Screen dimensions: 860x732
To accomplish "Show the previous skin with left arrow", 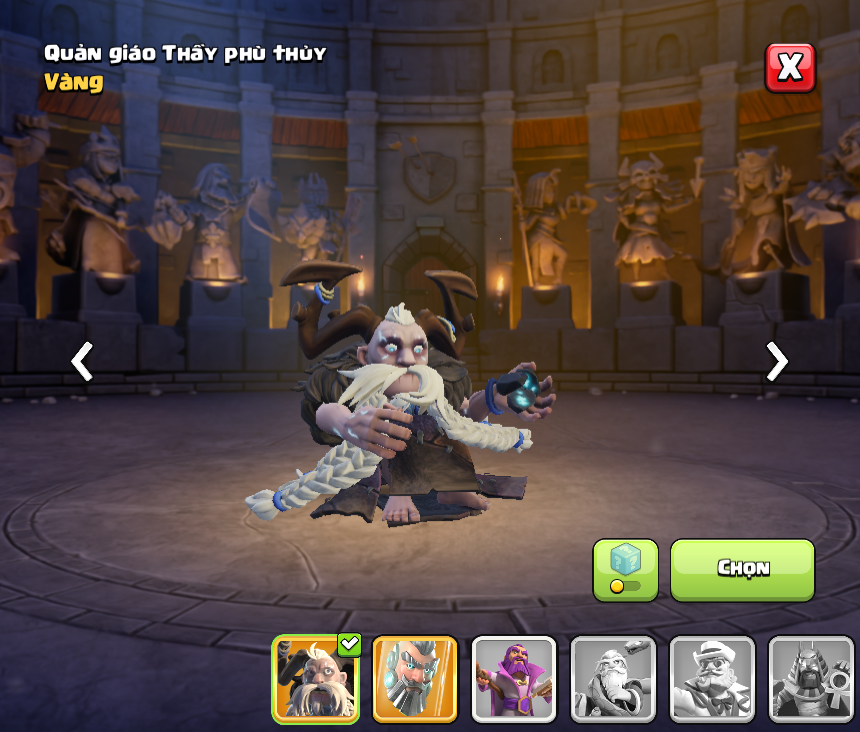I will point(82,361).
